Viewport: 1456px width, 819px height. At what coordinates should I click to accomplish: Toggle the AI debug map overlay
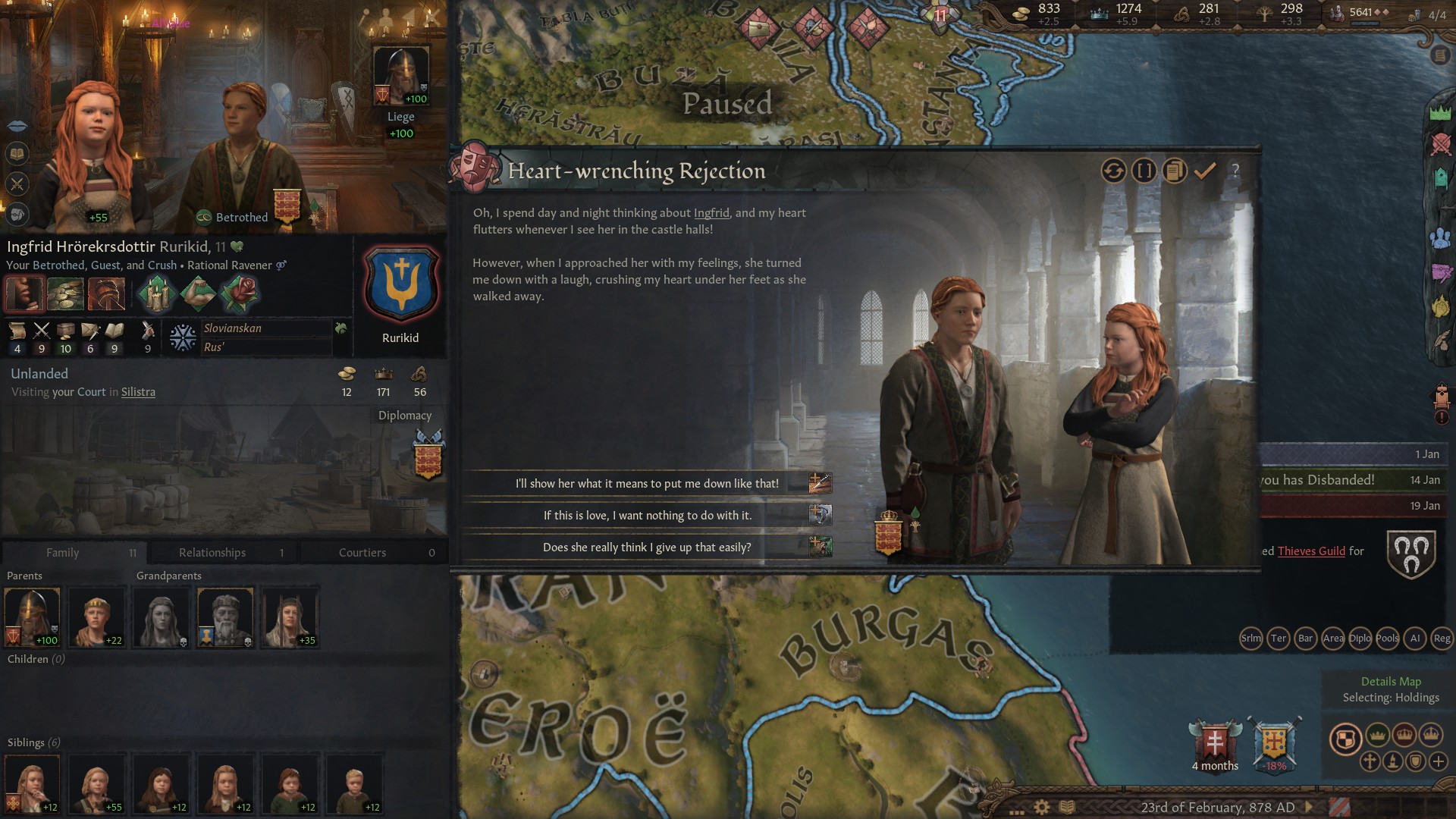click(x=1415, y=639)
